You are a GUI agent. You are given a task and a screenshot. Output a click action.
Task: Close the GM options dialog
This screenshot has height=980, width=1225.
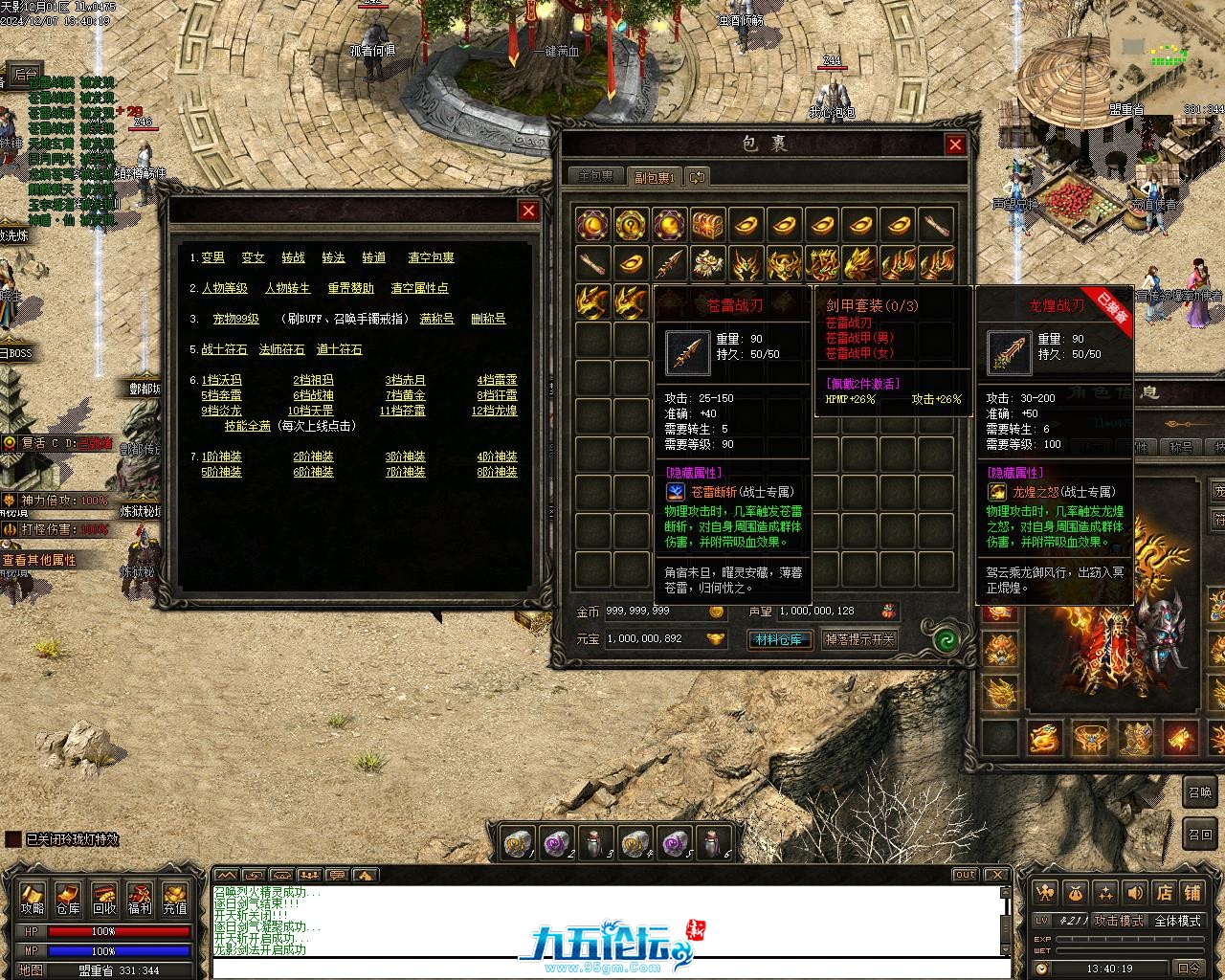(528, 211)
